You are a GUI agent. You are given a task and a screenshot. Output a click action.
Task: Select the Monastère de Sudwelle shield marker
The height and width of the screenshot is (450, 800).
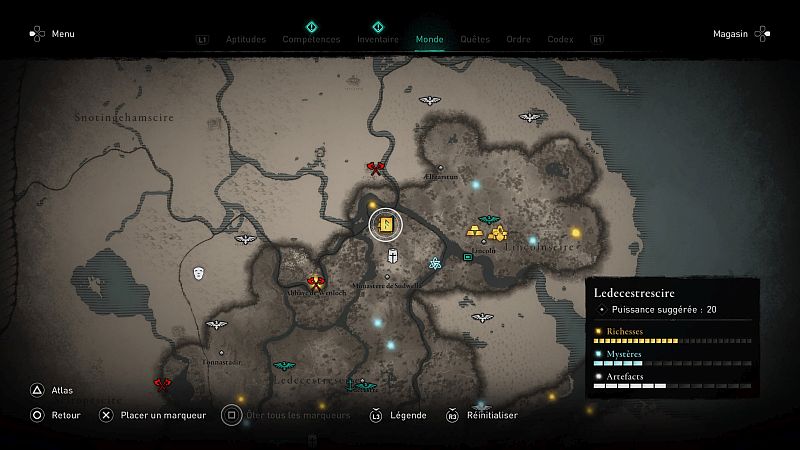click(394, 257)
